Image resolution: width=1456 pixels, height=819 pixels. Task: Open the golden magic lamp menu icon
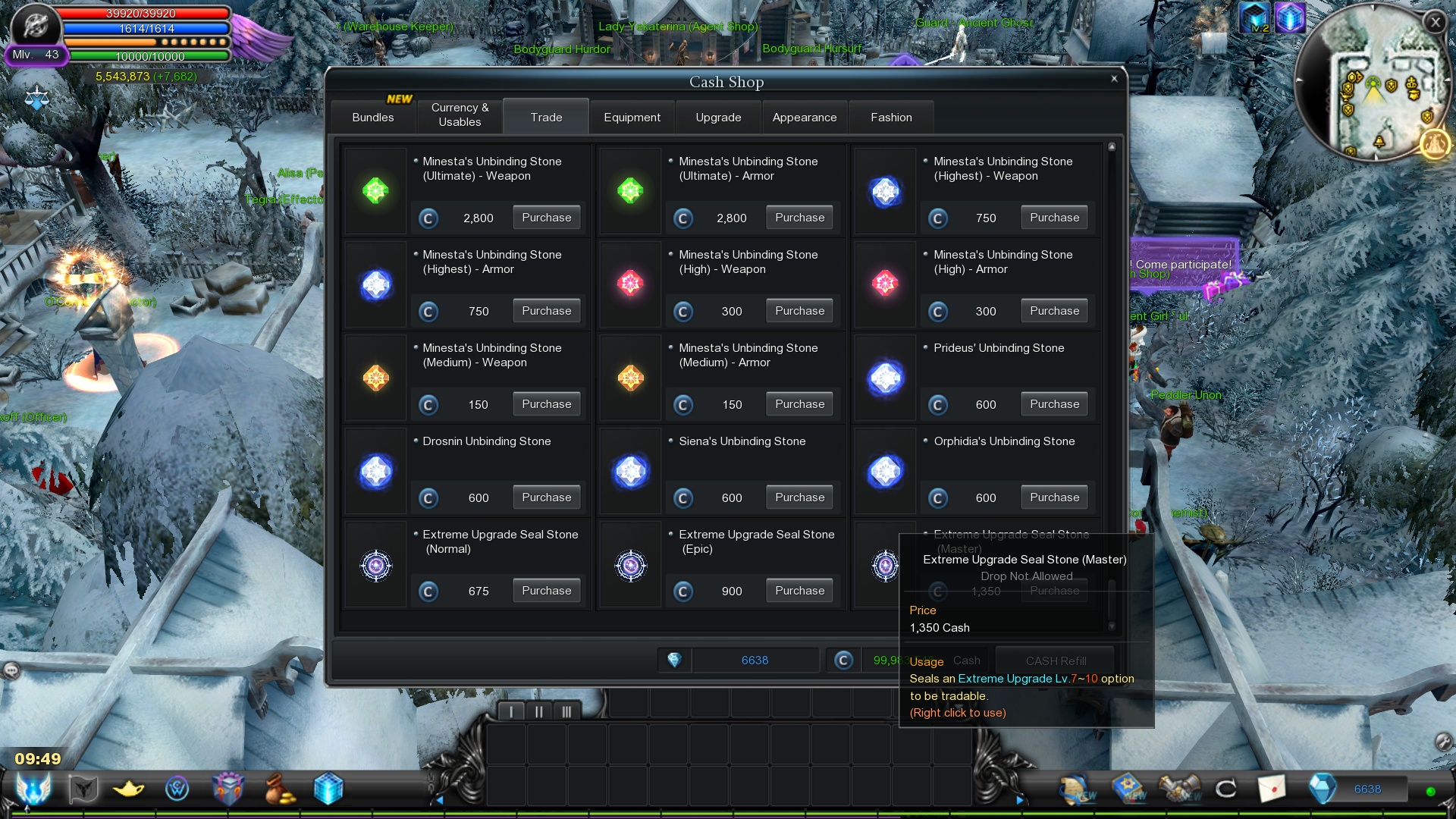(x=128, y=789)
